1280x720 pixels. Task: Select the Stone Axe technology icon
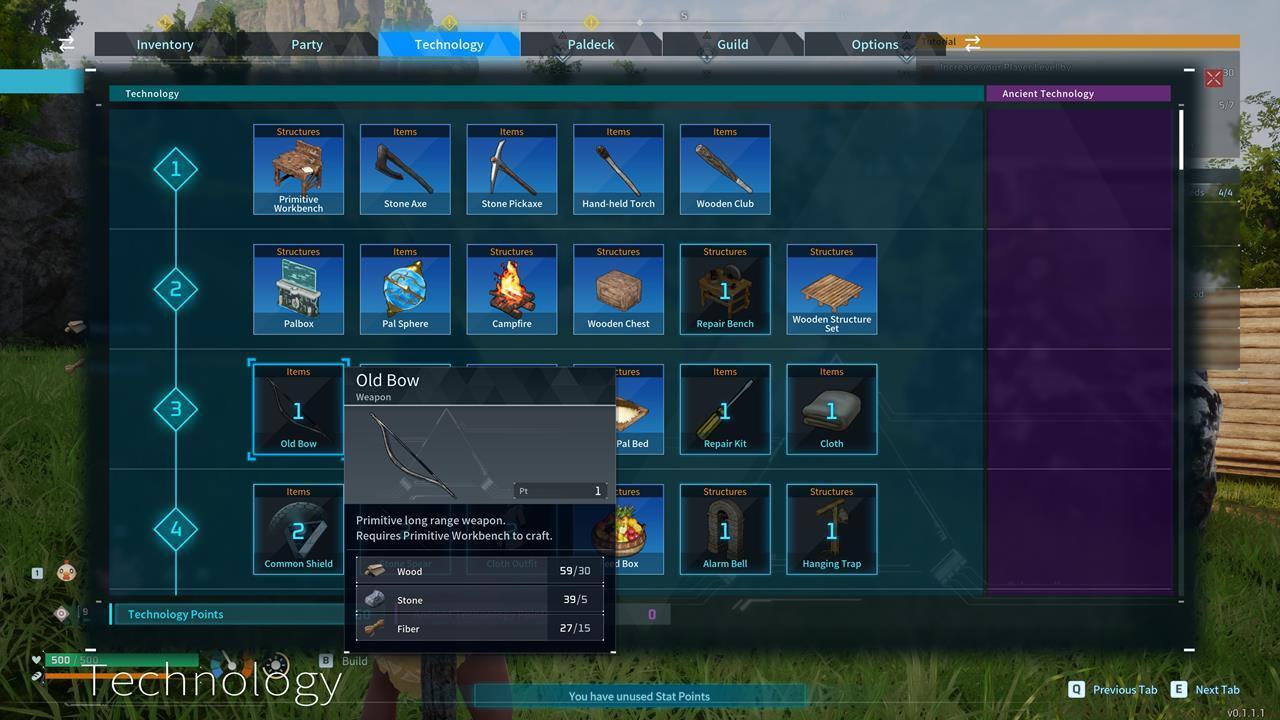[x=405, y=168]
